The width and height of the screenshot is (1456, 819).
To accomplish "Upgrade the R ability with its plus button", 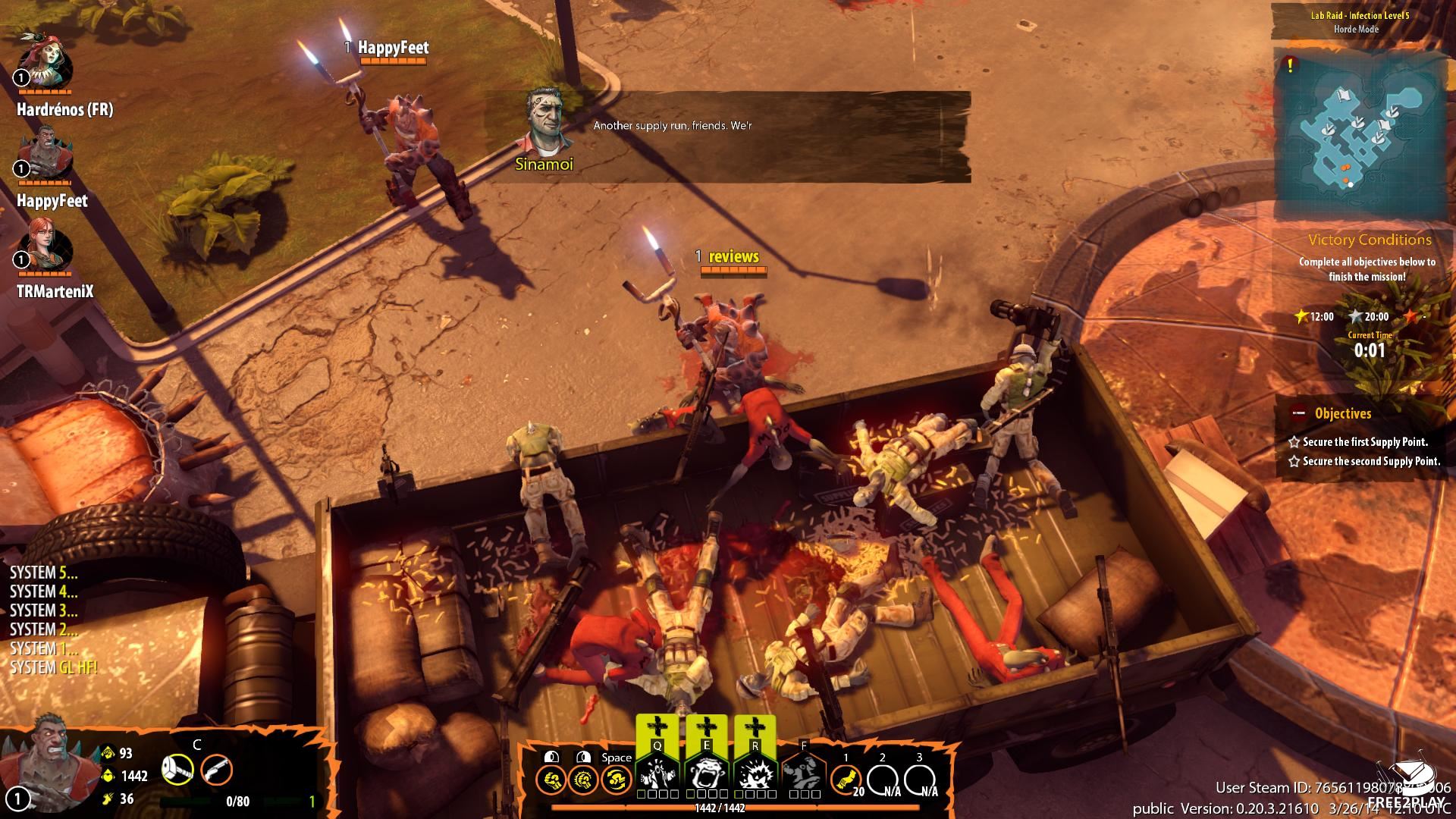I will 755,728.
